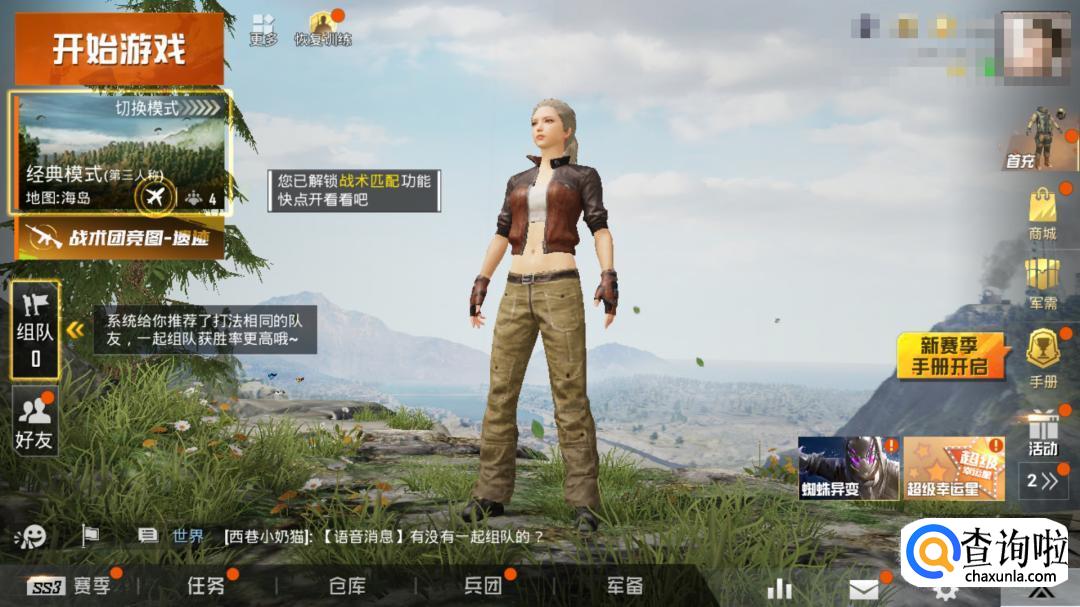Open the 仓库 inventory tab
The height and width of the screenshot is (607, 1080).
click(x=347, y=586)
